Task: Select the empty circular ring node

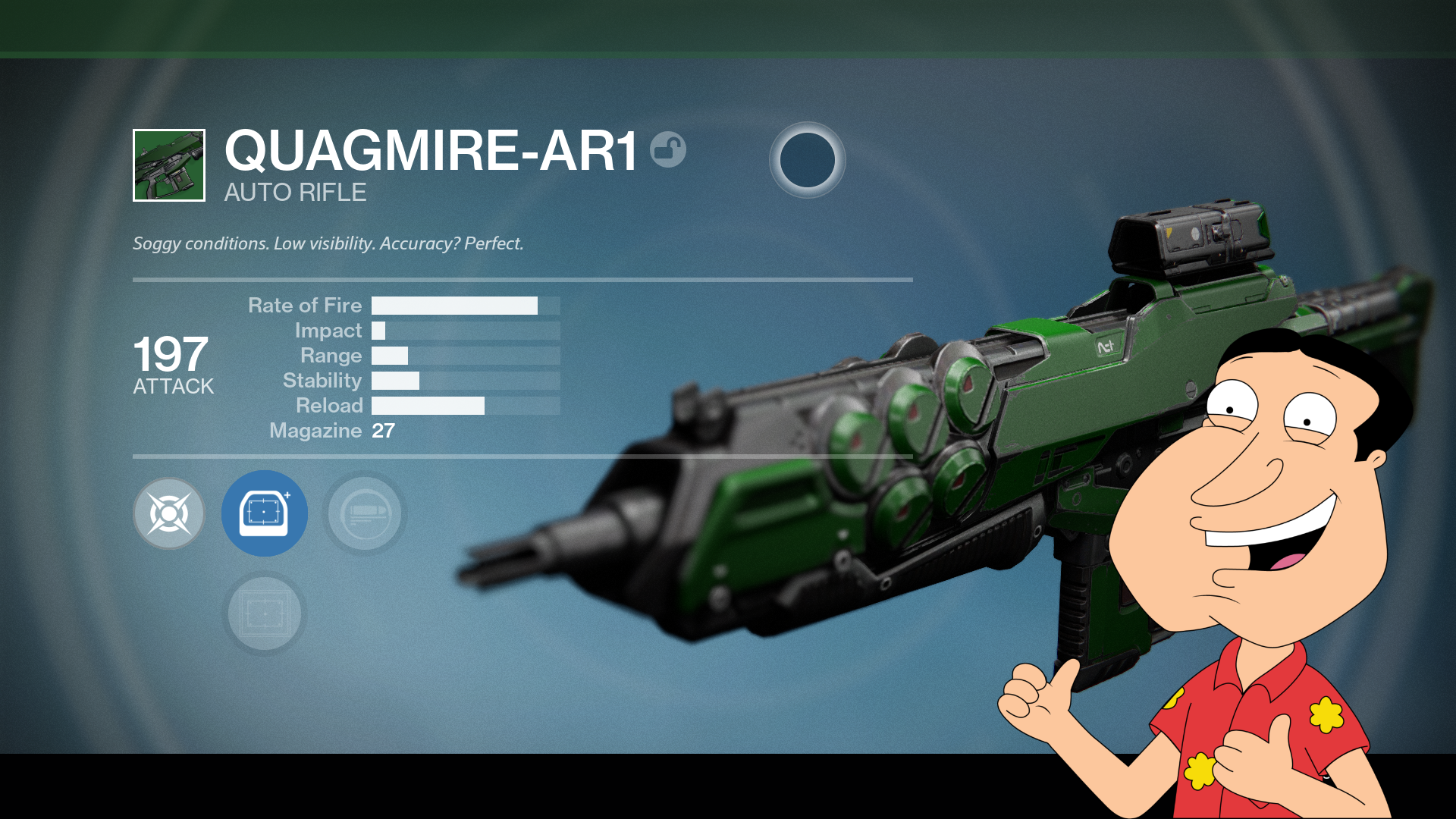Action: point(807,160)
